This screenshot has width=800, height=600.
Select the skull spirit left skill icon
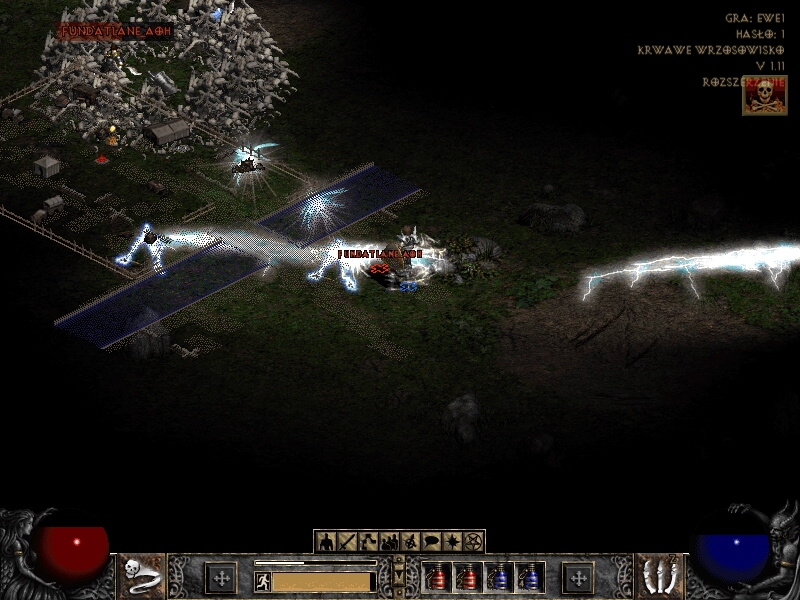pyautogui.click(x=142, y=576)
